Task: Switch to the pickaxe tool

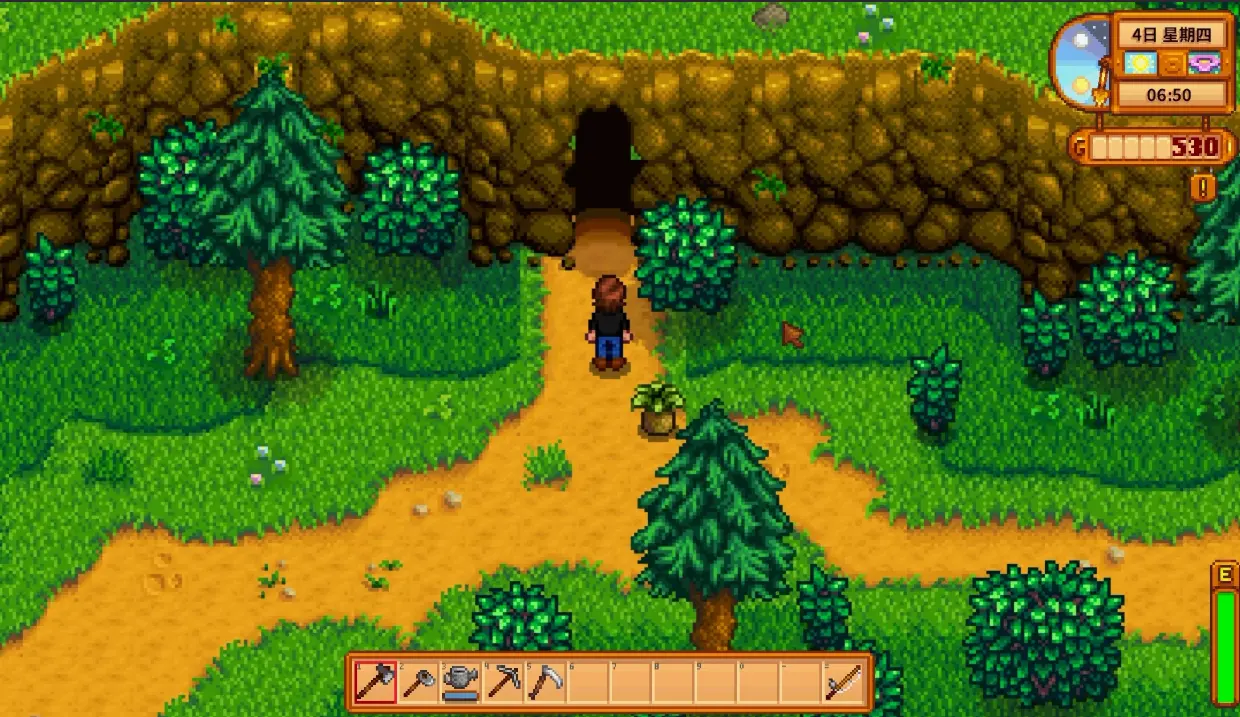Action: click(503, 683)
